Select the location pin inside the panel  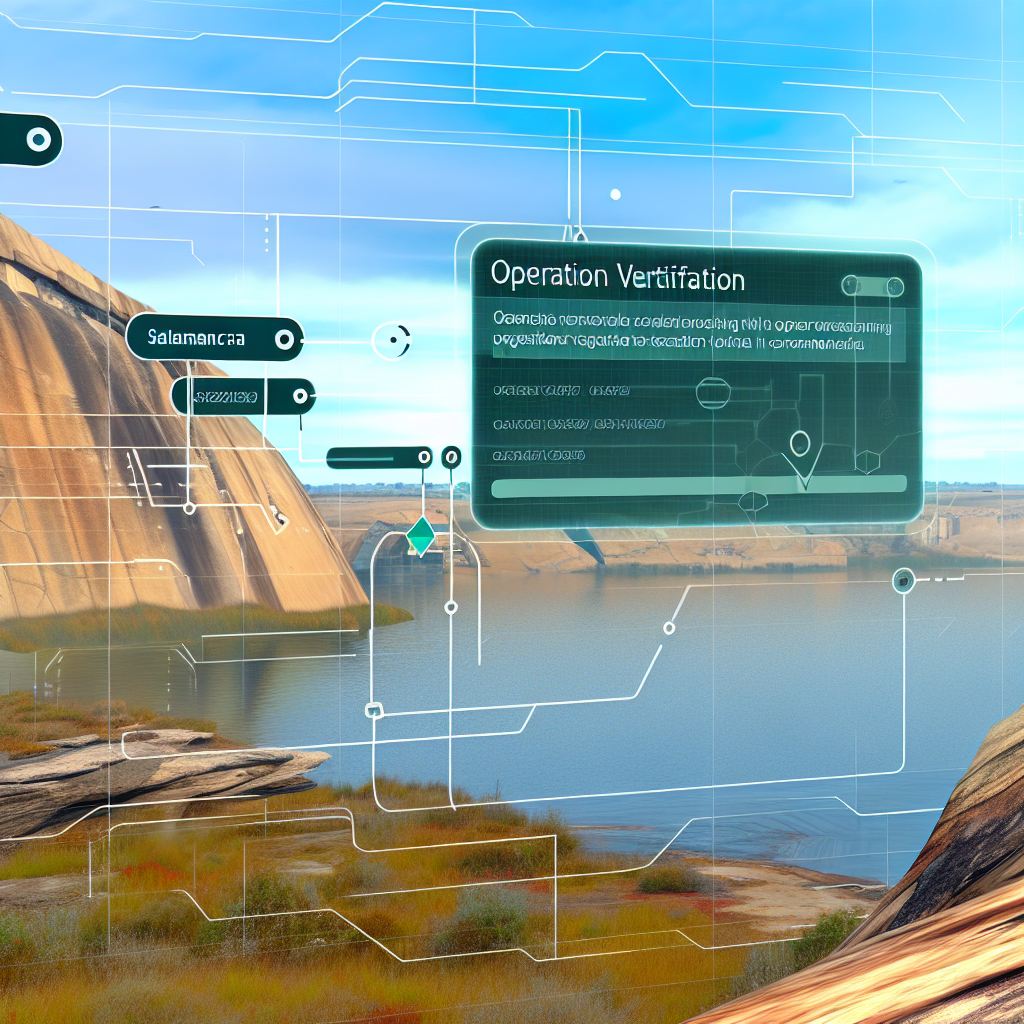pos(800,446)
